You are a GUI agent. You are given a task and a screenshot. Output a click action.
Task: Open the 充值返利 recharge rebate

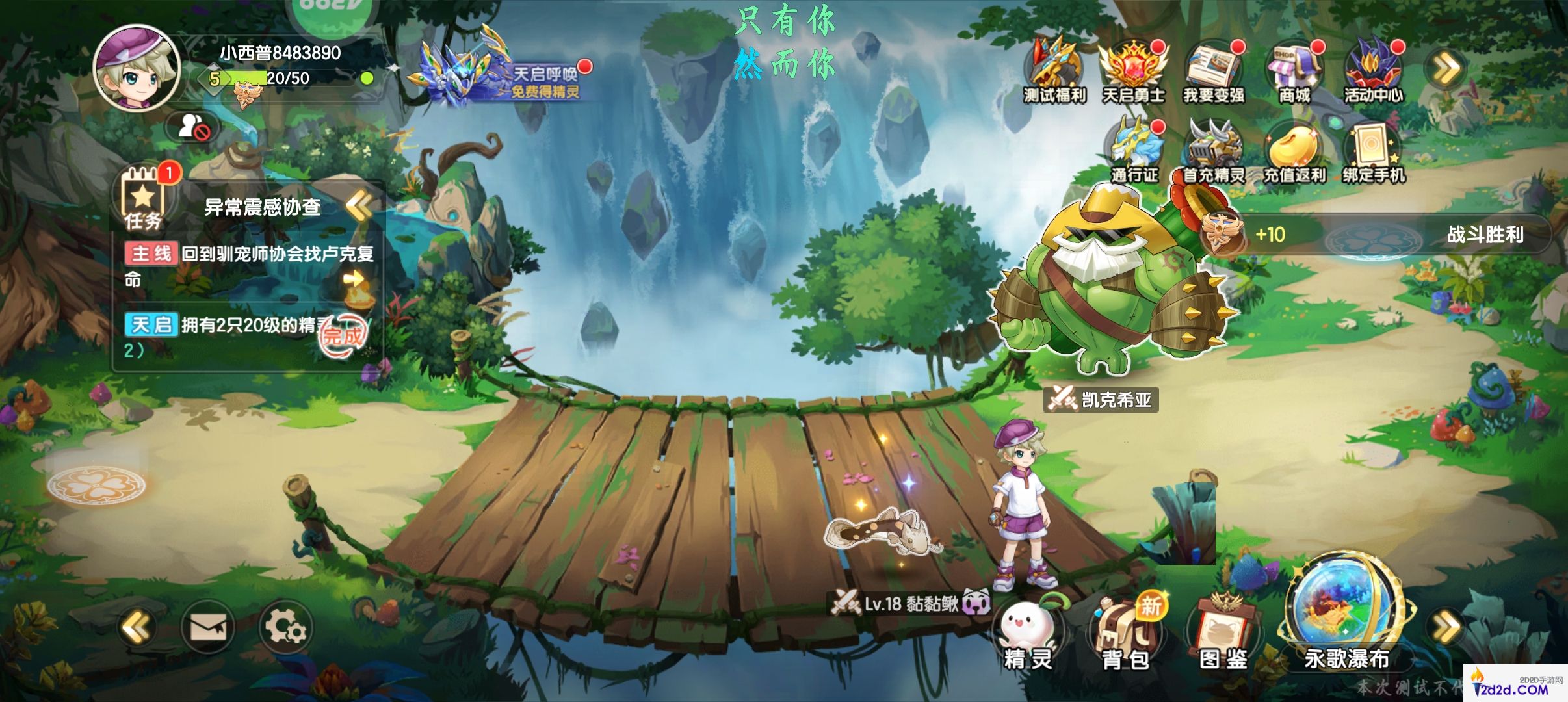(1294, 151)
